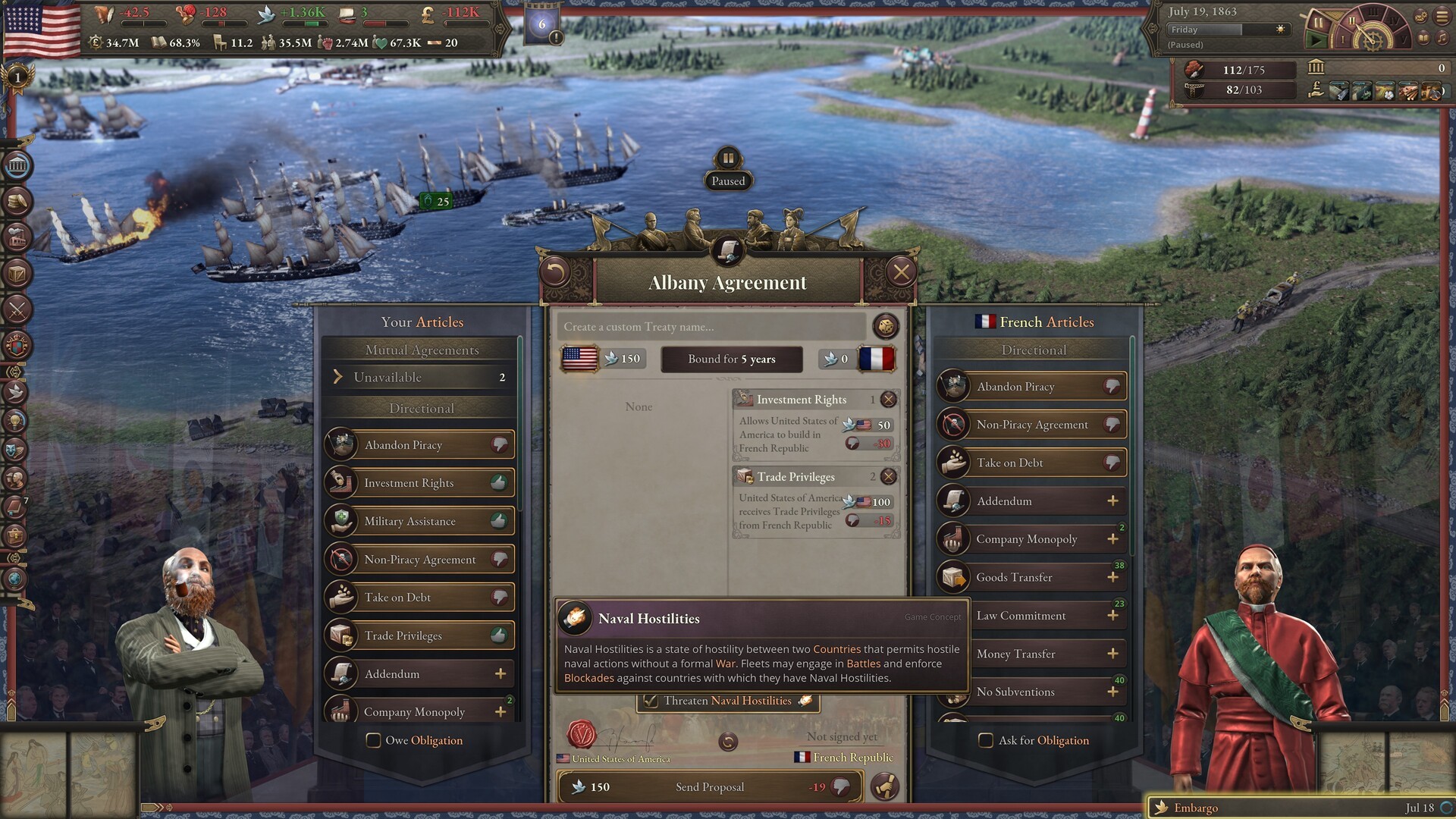Toggle the Threaten Naval Hostilities checkbox
The height and width of the screenshot is (819, 1456).
(x=651, y=701)
